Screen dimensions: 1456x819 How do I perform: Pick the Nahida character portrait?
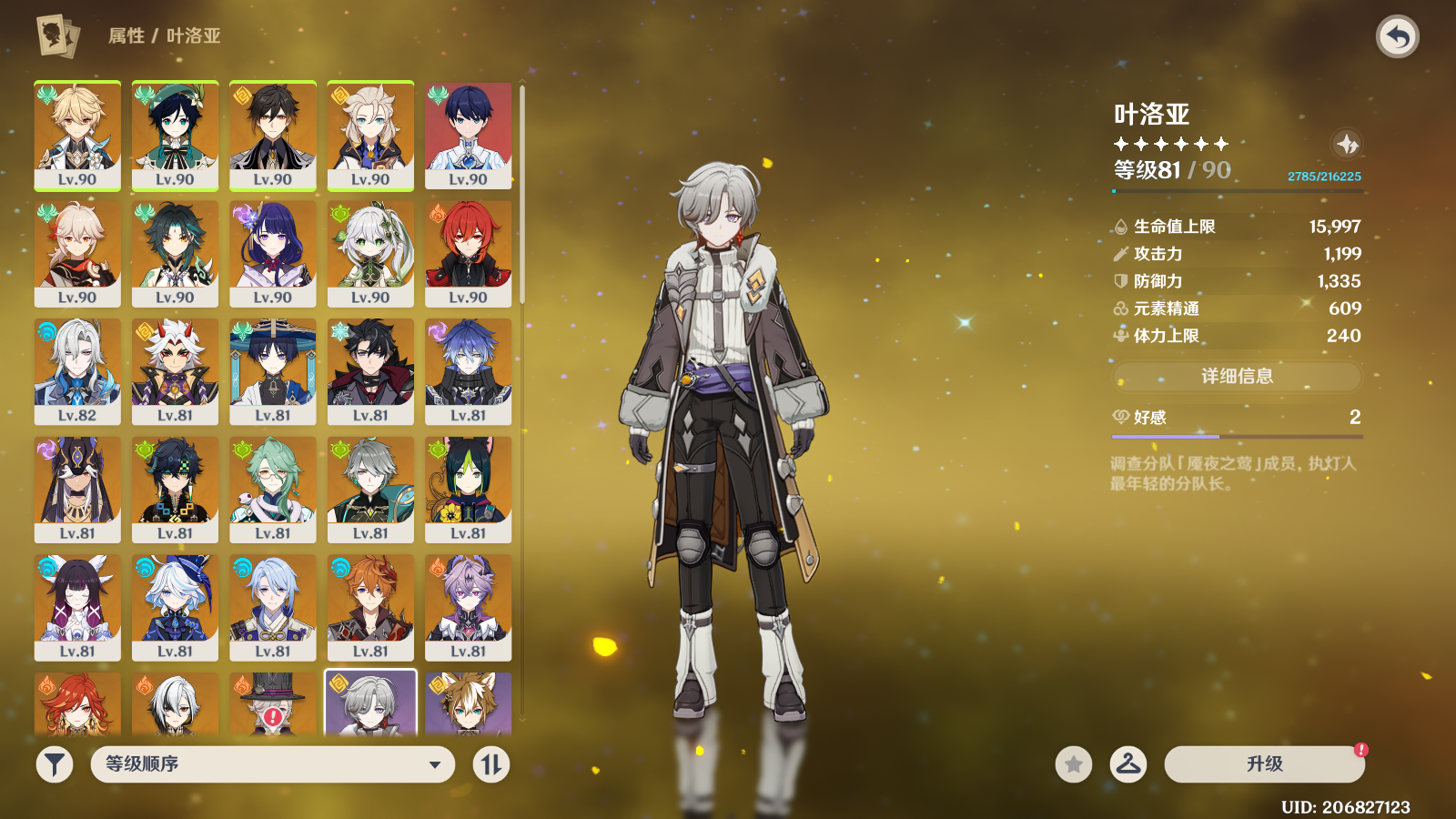click(x=370, y=253)
